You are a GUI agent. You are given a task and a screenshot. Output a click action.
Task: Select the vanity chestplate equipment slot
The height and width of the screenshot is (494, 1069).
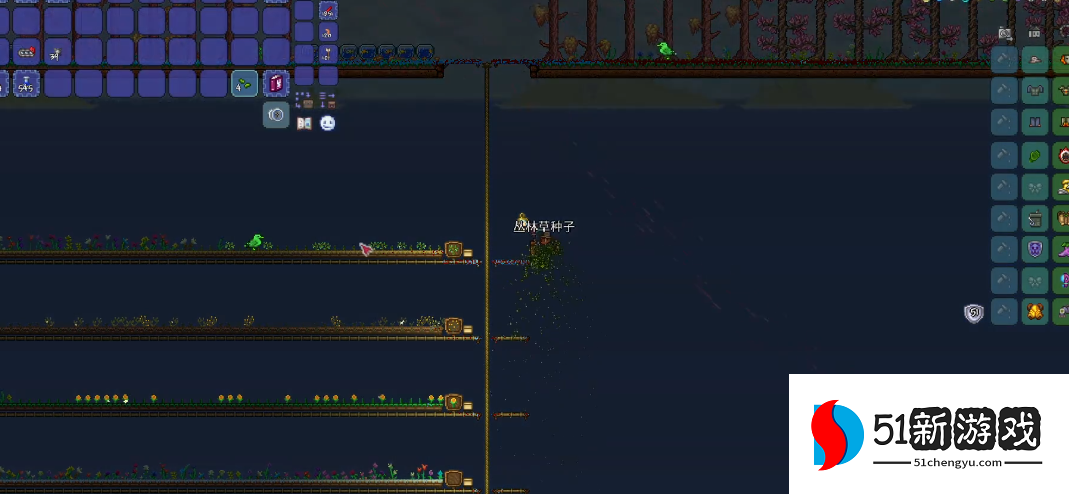(1035, 92)
